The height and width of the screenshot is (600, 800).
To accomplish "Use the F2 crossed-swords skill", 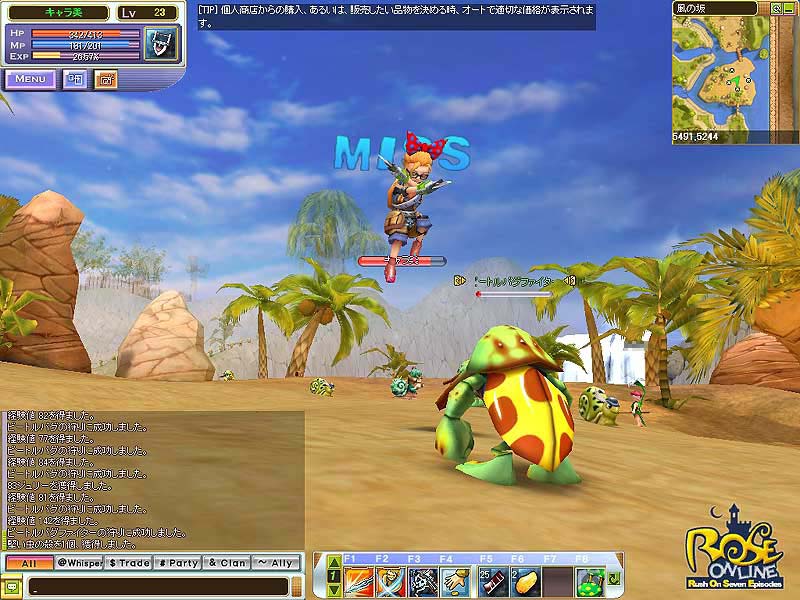I will (x=391, y=580).
